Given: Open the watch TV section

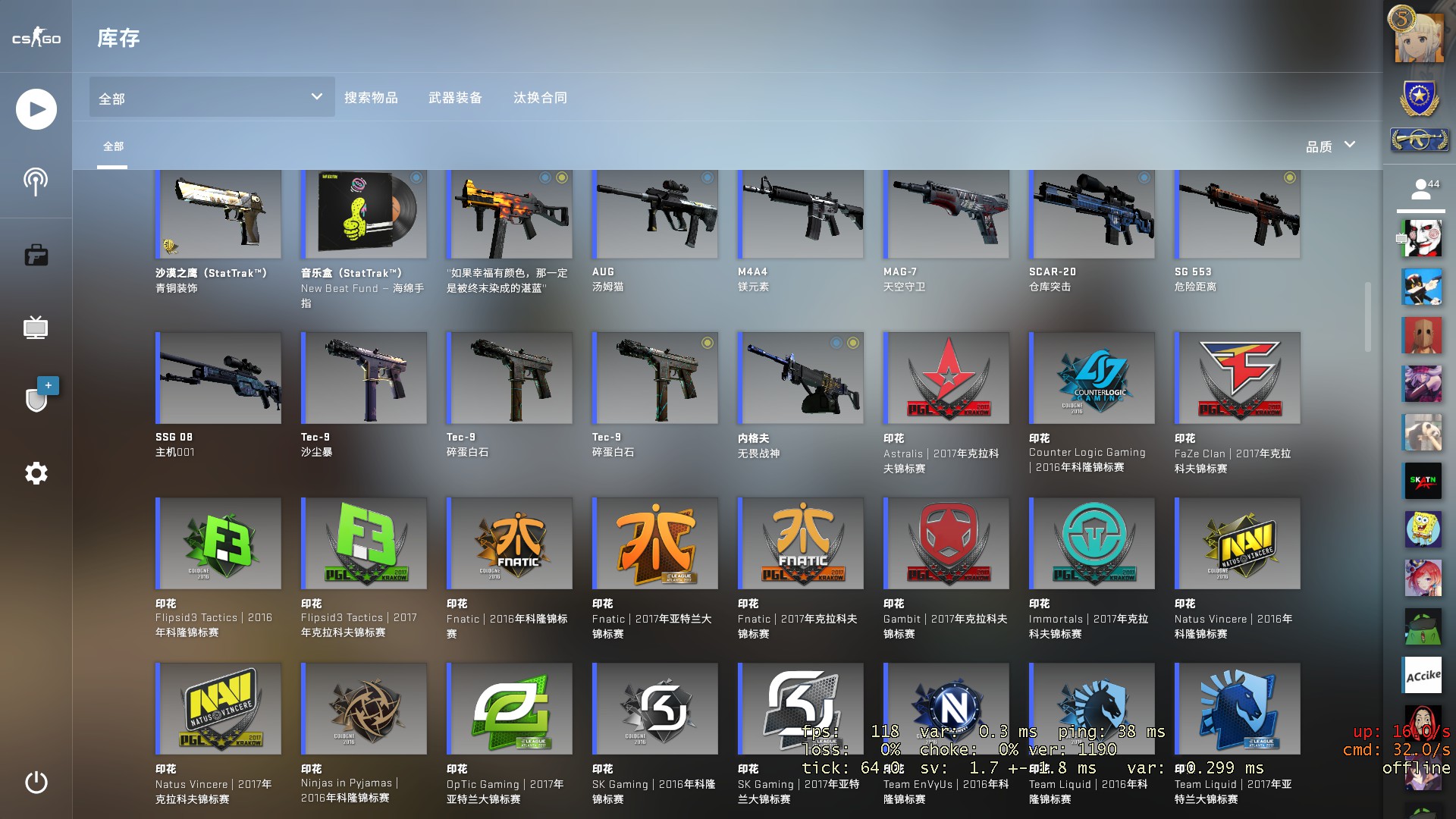Looking at the screenshot, I should (36, 328).
